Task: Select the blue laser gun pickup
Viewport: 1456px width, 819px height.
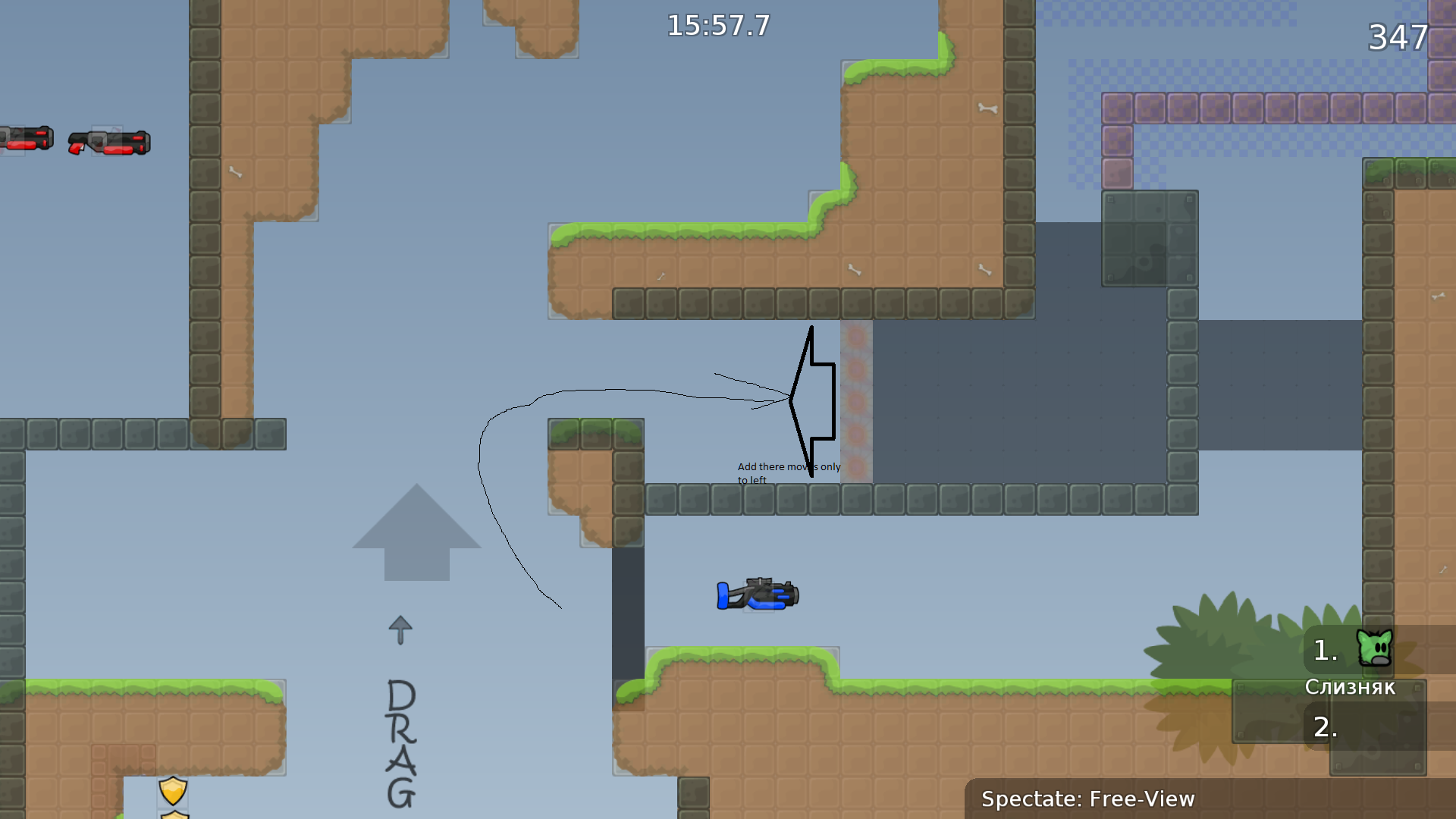Action: [x=758, y=595]
